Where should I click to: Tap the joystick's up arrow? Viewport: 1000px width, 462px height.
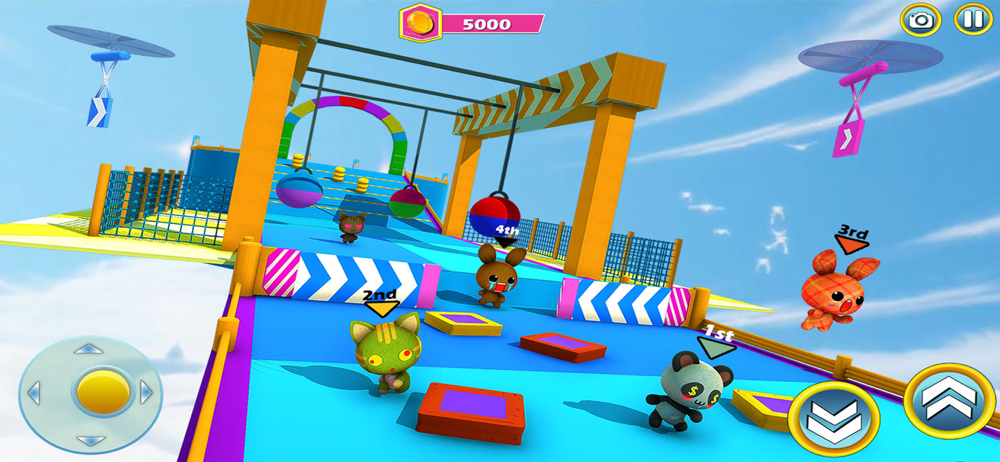90,349
